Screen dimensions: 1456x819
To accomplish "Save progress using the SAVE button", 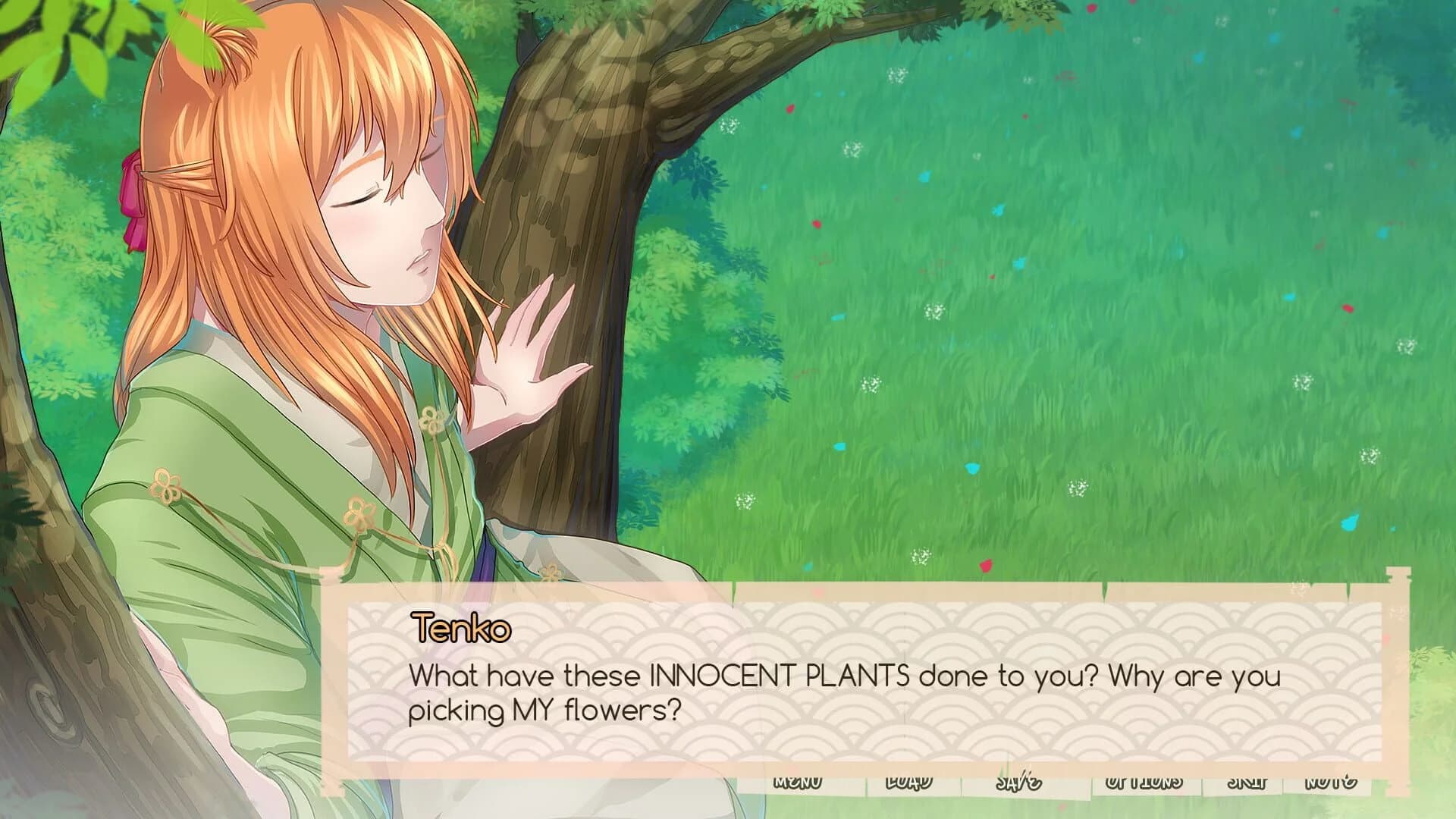I will 1020,783.
